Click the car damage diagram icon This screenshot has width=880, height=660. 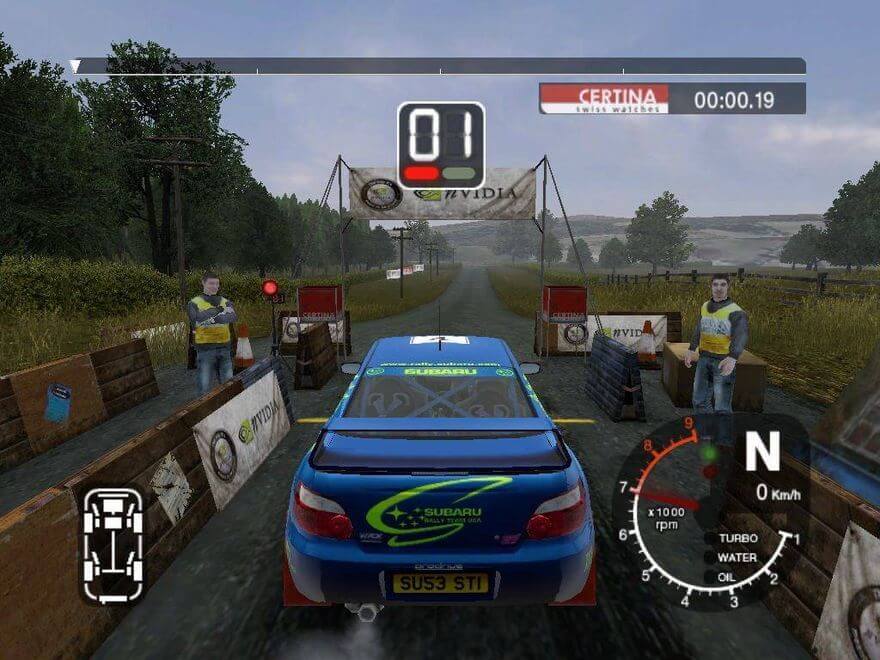pos(113,545)
